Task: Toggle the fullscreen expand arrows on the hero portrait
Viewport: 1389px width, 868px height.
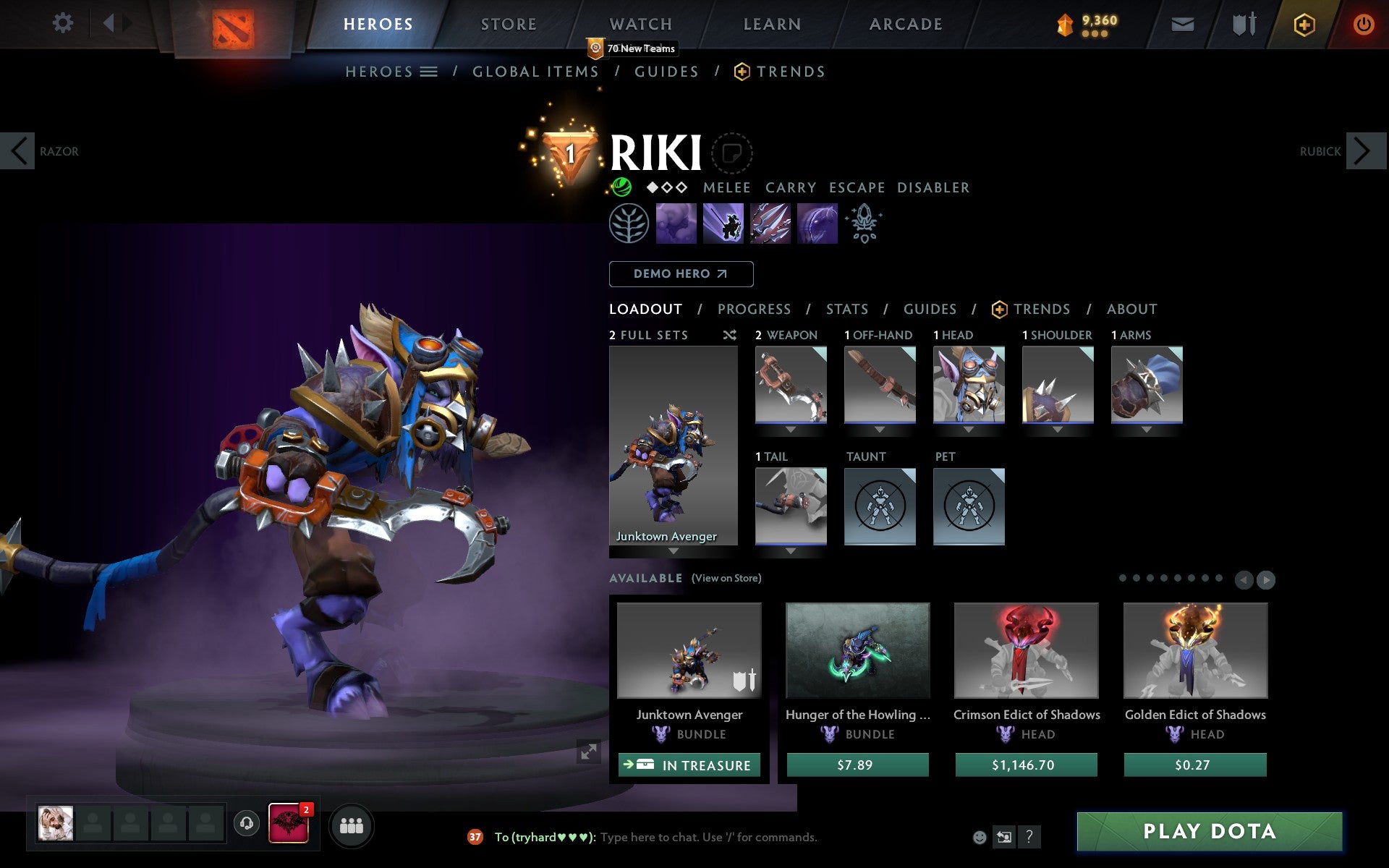Action: (x=587, y=753)
